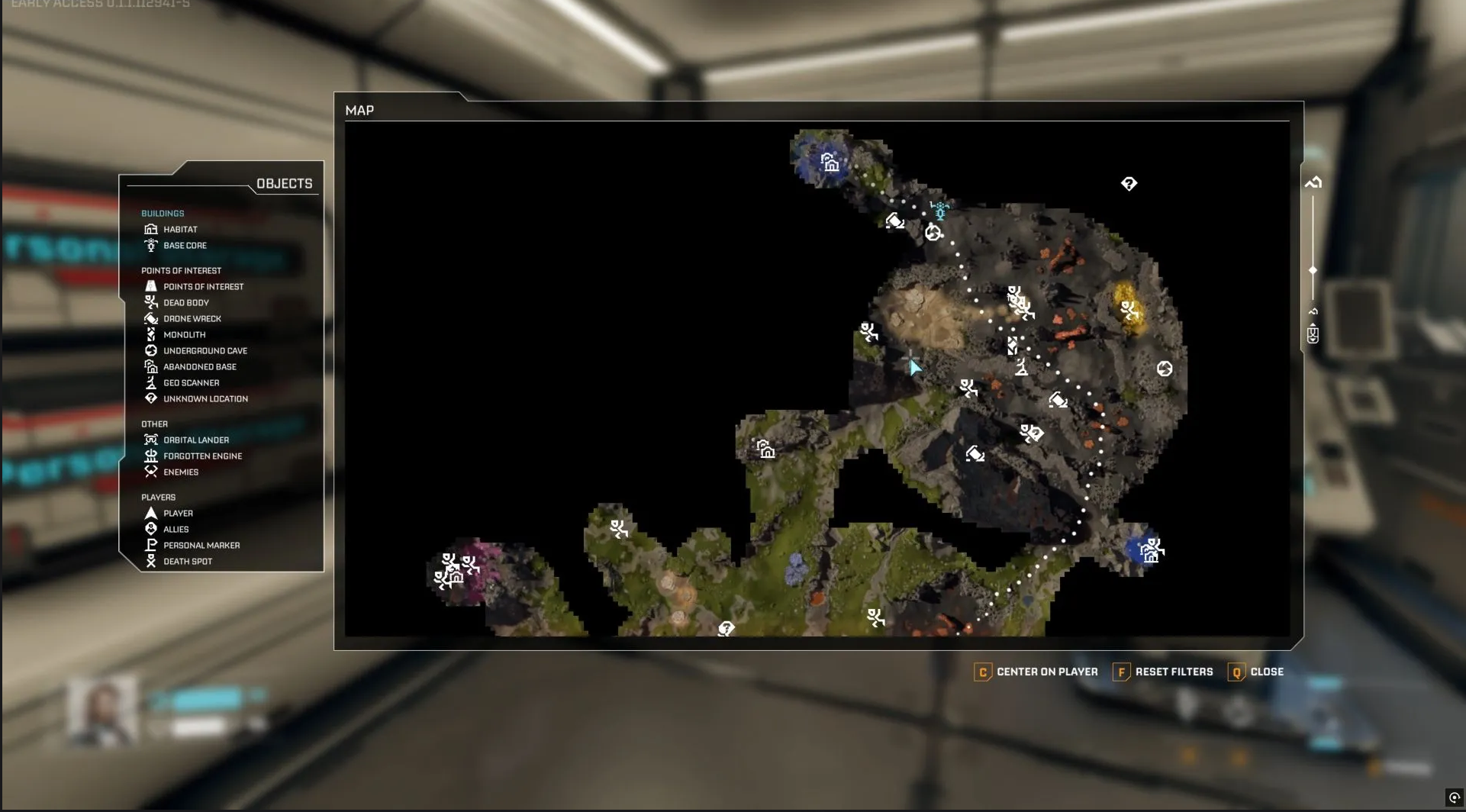This screenshot has width=1466, height=812.
Task: Toggle the Geo Scanner filter
Action: point(191,383)
